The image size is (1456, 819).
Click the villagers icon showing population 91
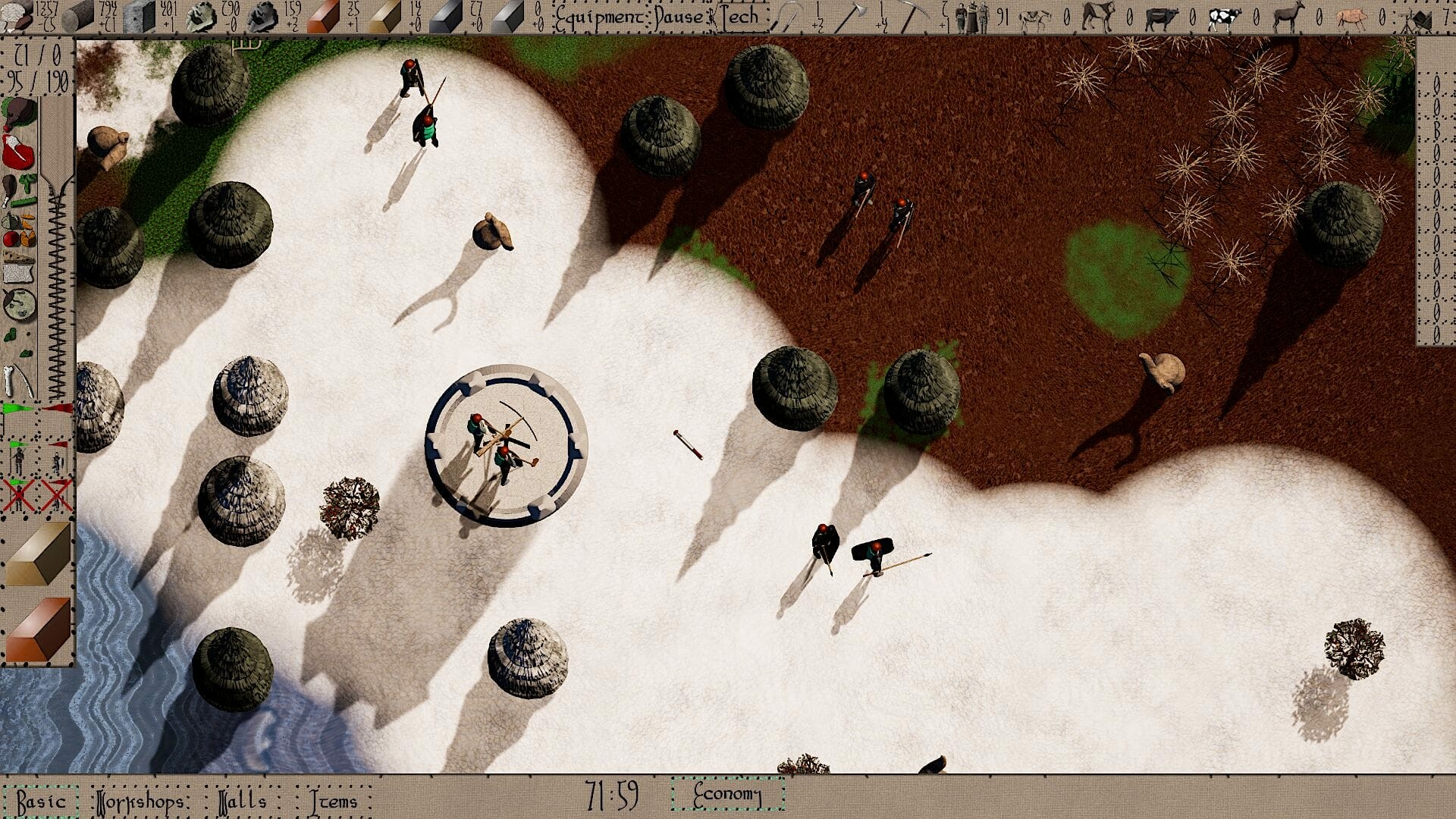[x=973, y=15]
